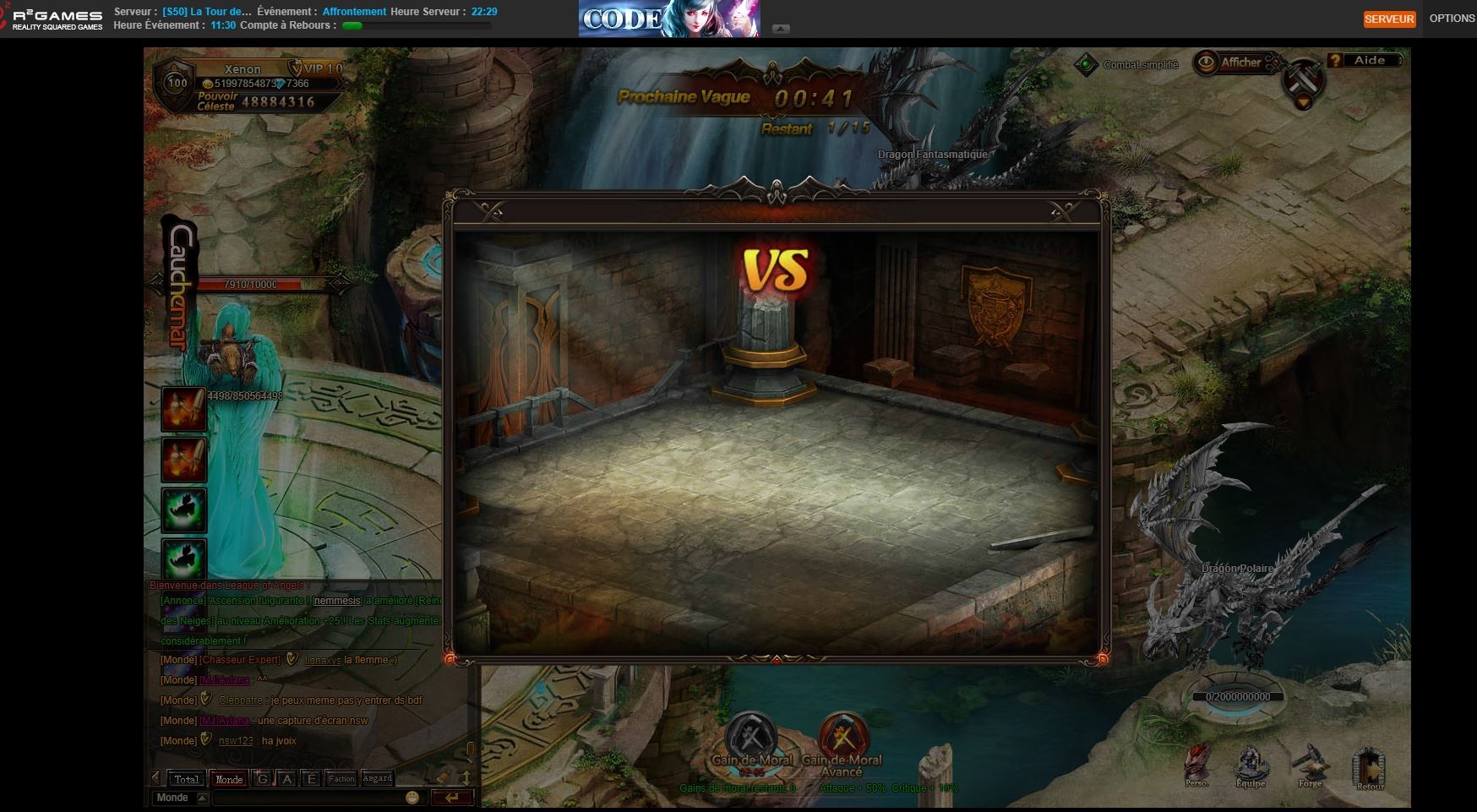Screen dimensions: 1477x812
Task: Switch chat to the Total tab
Action: (x=187, y=779)
